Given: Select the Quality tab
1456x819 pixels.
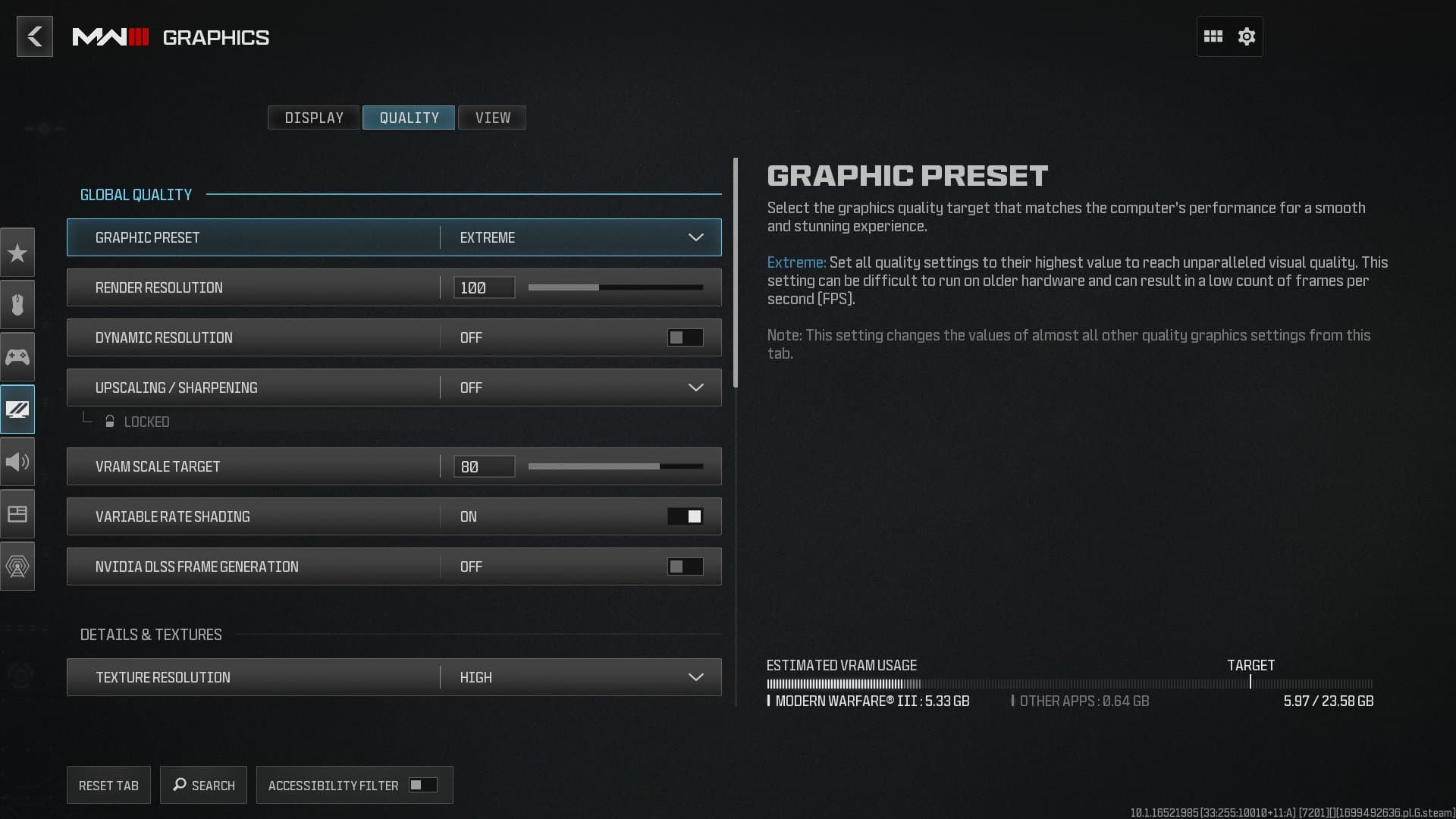Looking at the screenshot, I should [409, 118].
